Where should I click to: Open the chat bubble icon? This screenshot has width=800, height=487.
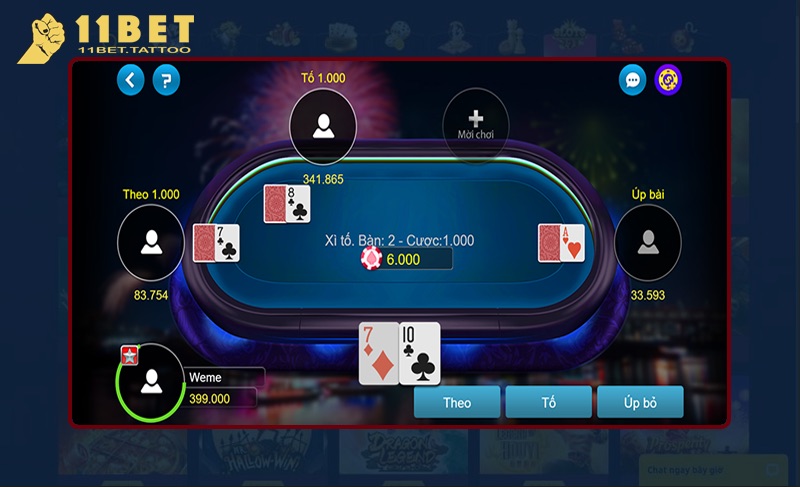(632, 80)
